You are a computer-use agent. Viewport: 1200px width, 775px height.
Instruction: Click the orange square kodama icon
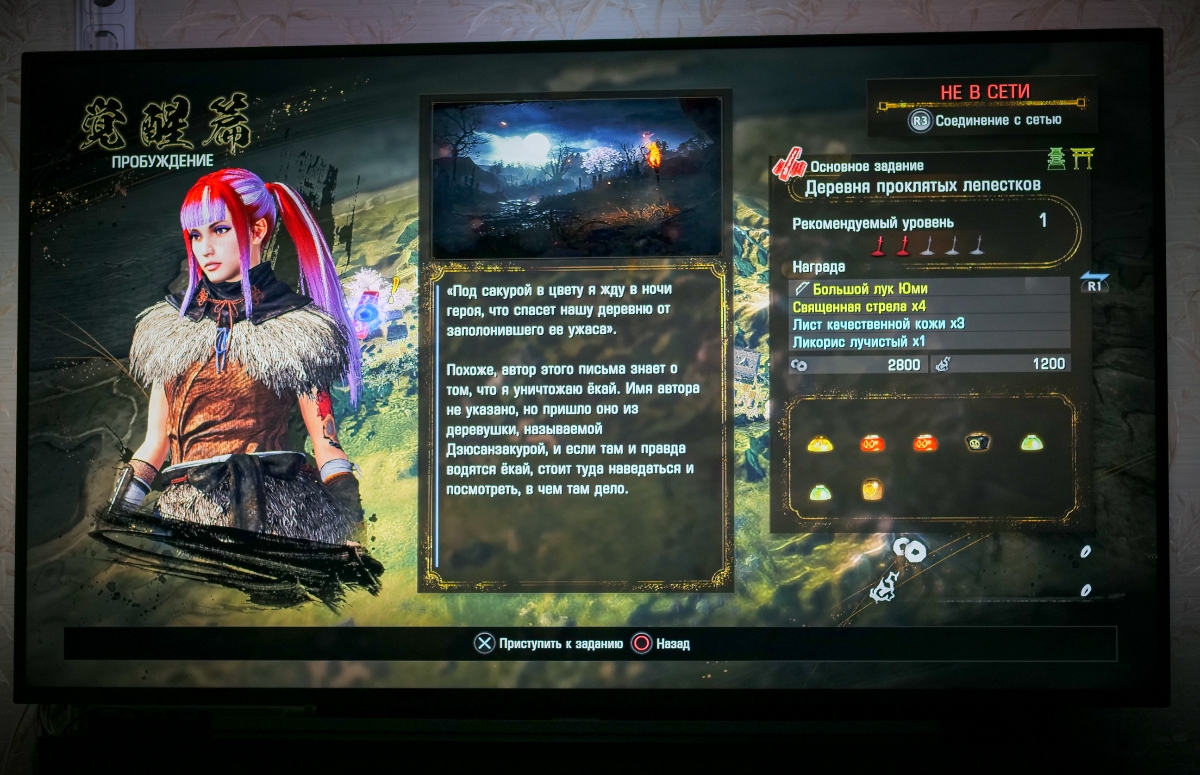tap(872, 490)
